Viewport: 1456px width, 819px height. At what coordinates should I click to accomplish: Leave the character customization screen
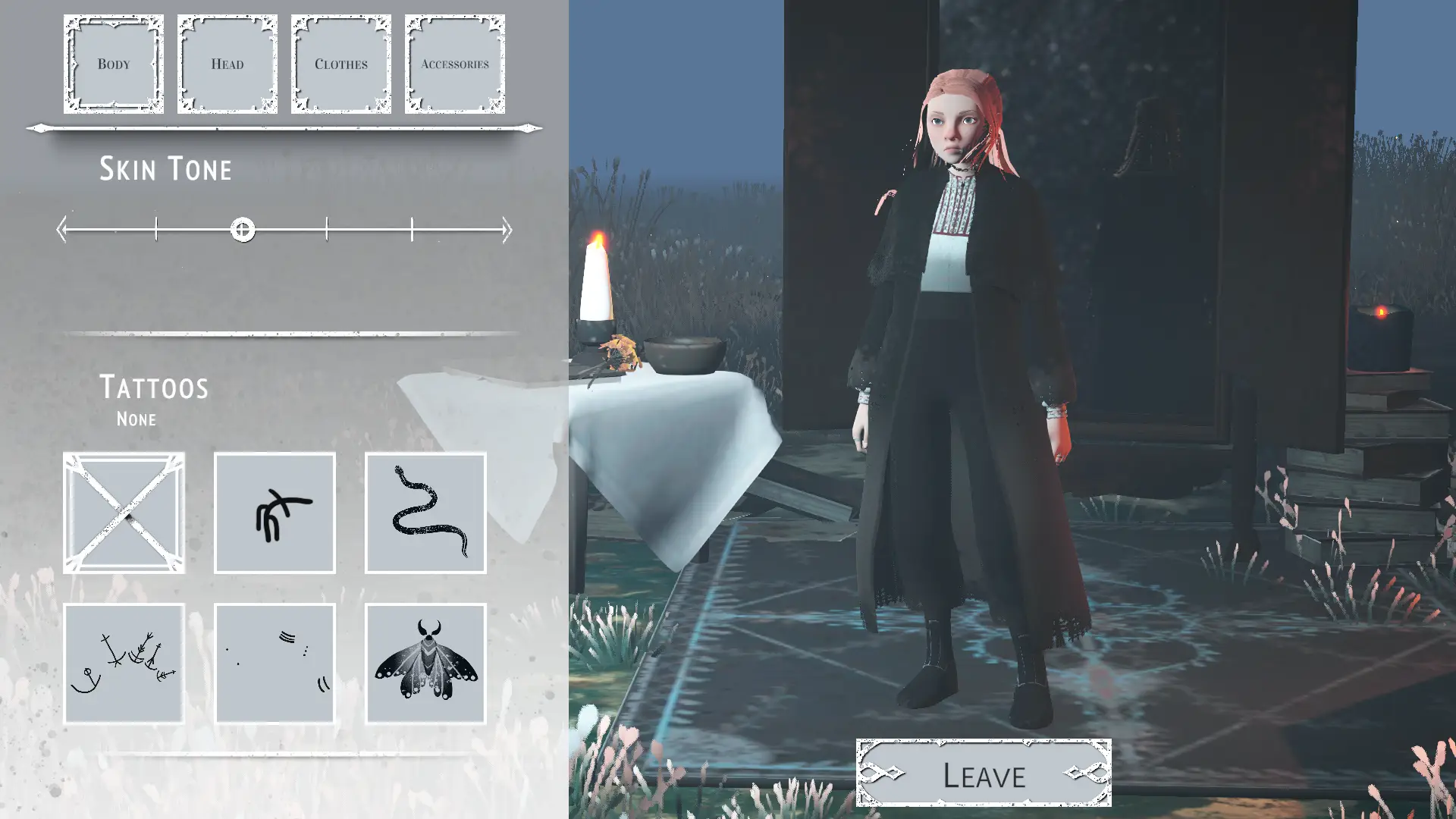coord(984,773)
